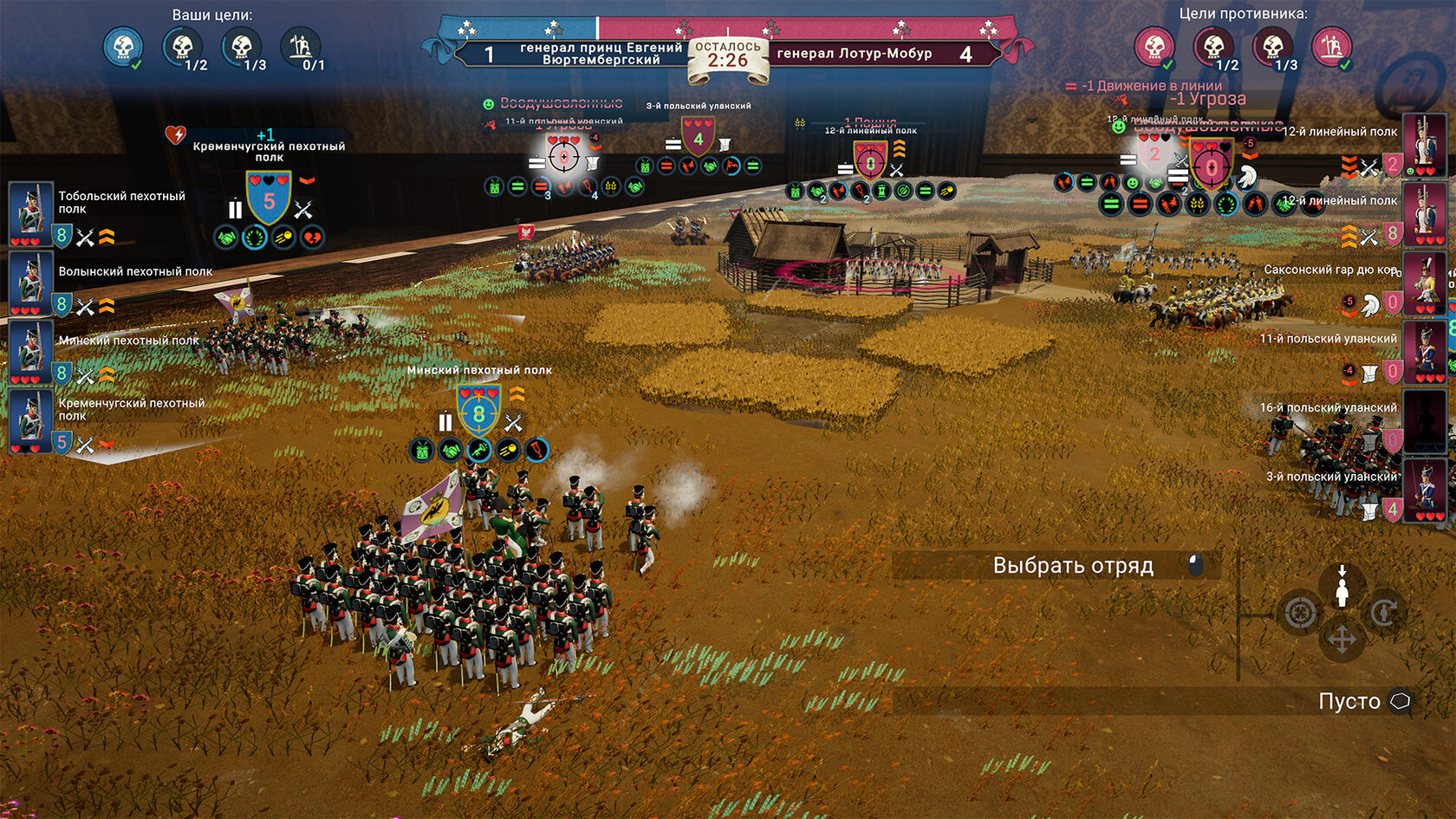Select the rotate unit order icon
Viewport: 1456px width, 819px height.
click(1384, 614)
